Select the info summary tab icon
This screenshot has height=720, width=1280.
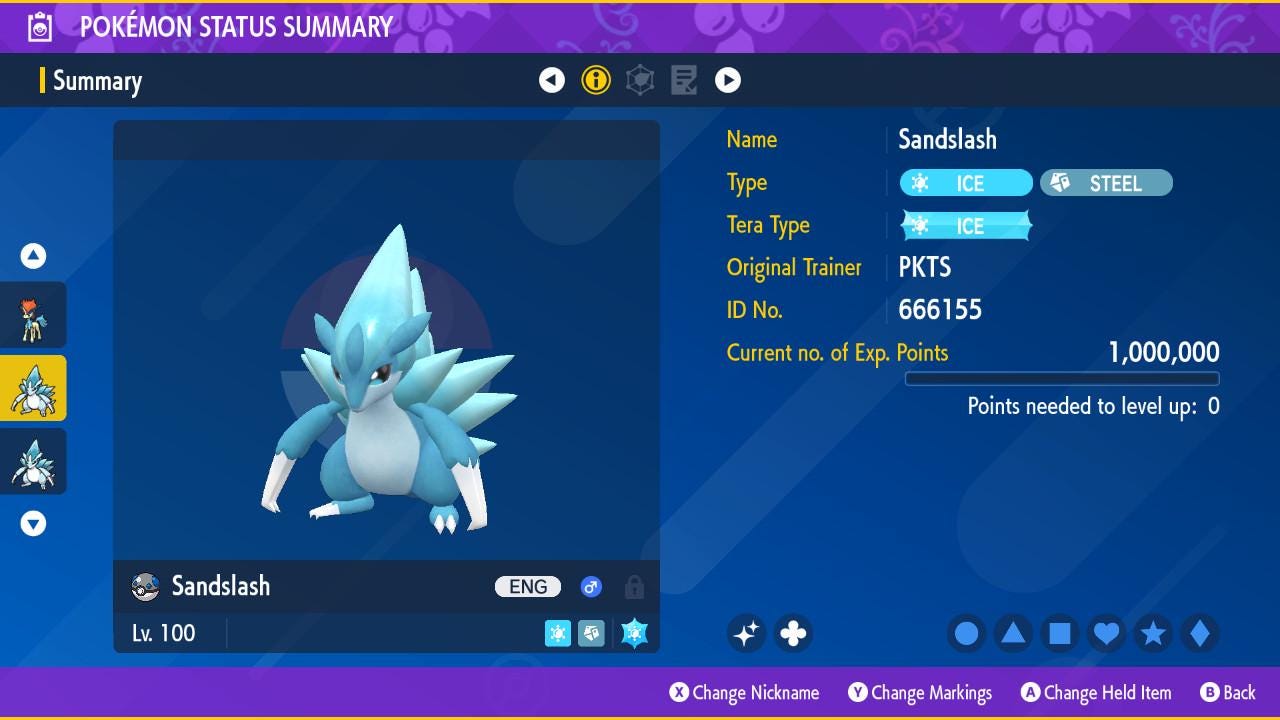pyautogui.click(x=596, y=80)
